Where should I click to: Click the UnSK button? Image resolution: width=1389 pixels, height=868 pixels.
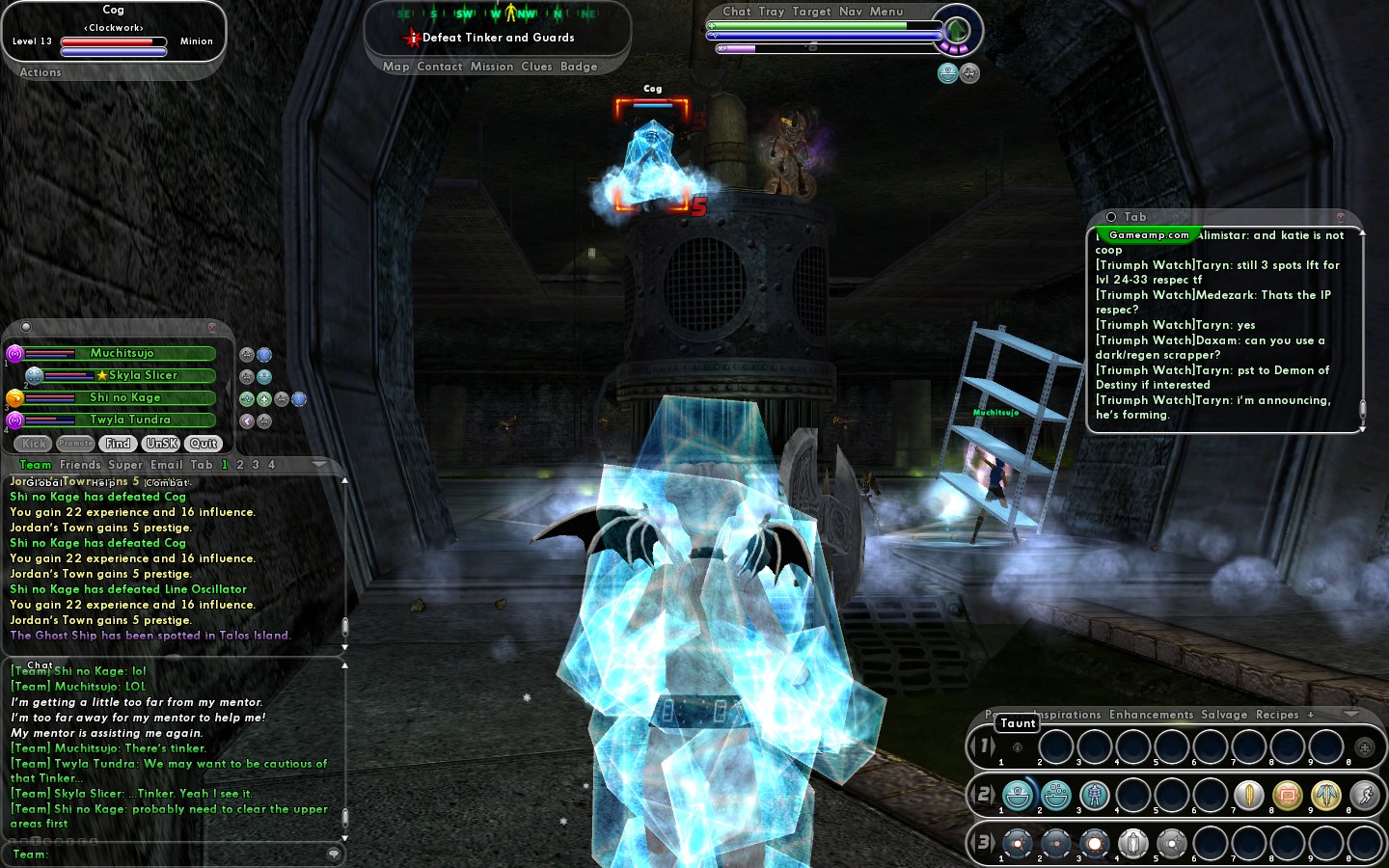click(x=161, y=444)
